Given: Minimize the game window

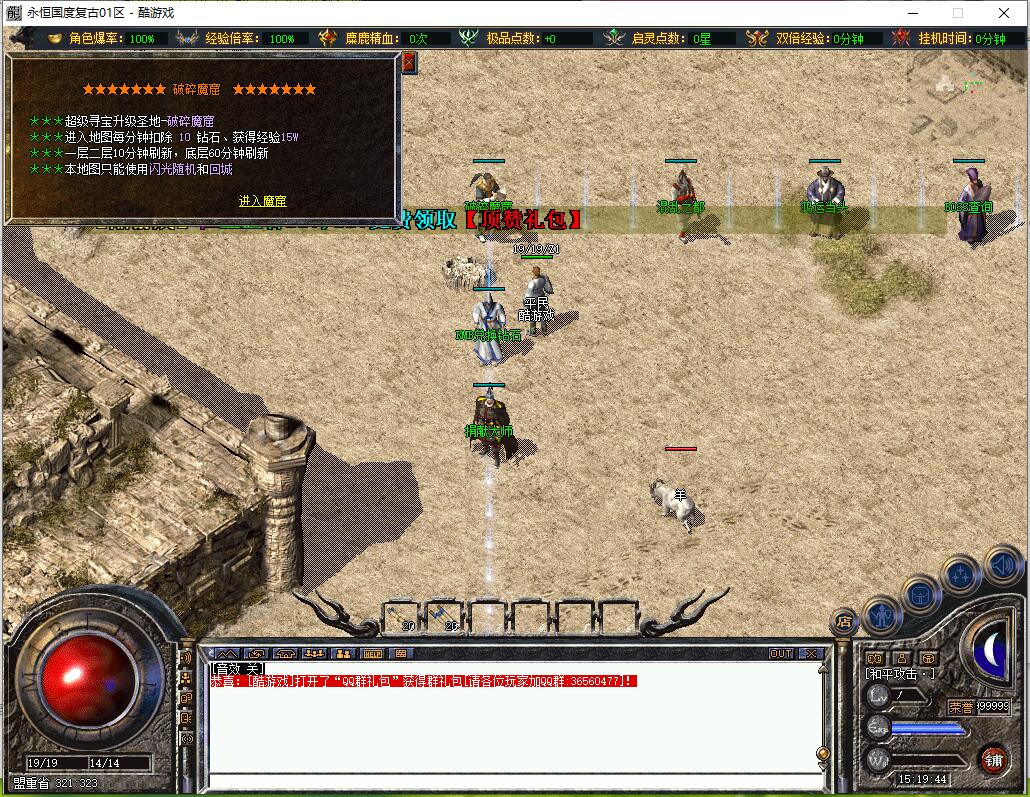Looking at the screenshot, I should [912, 13].
